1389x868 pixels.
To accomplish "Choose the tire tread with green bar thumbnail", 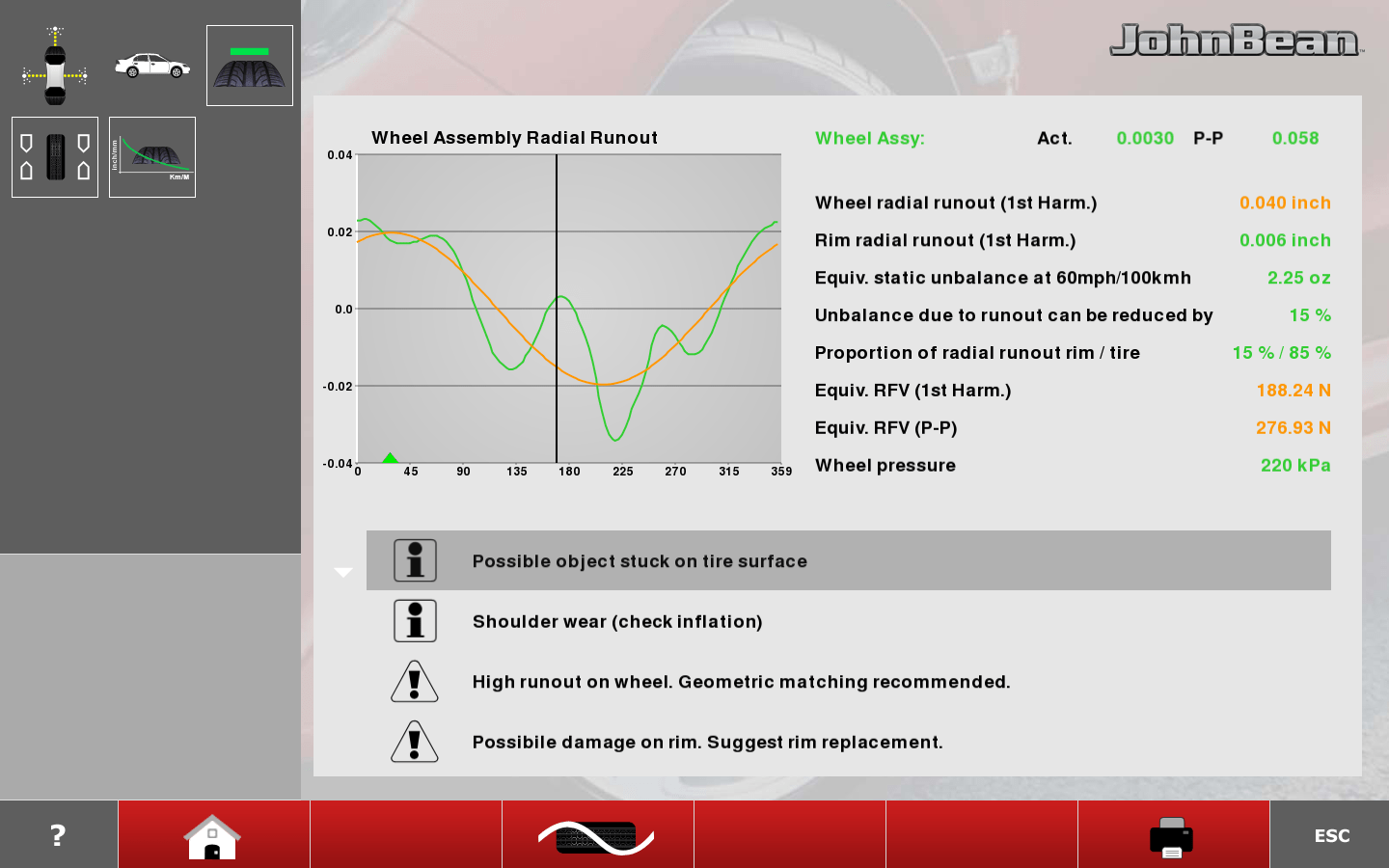I will 249,66.
